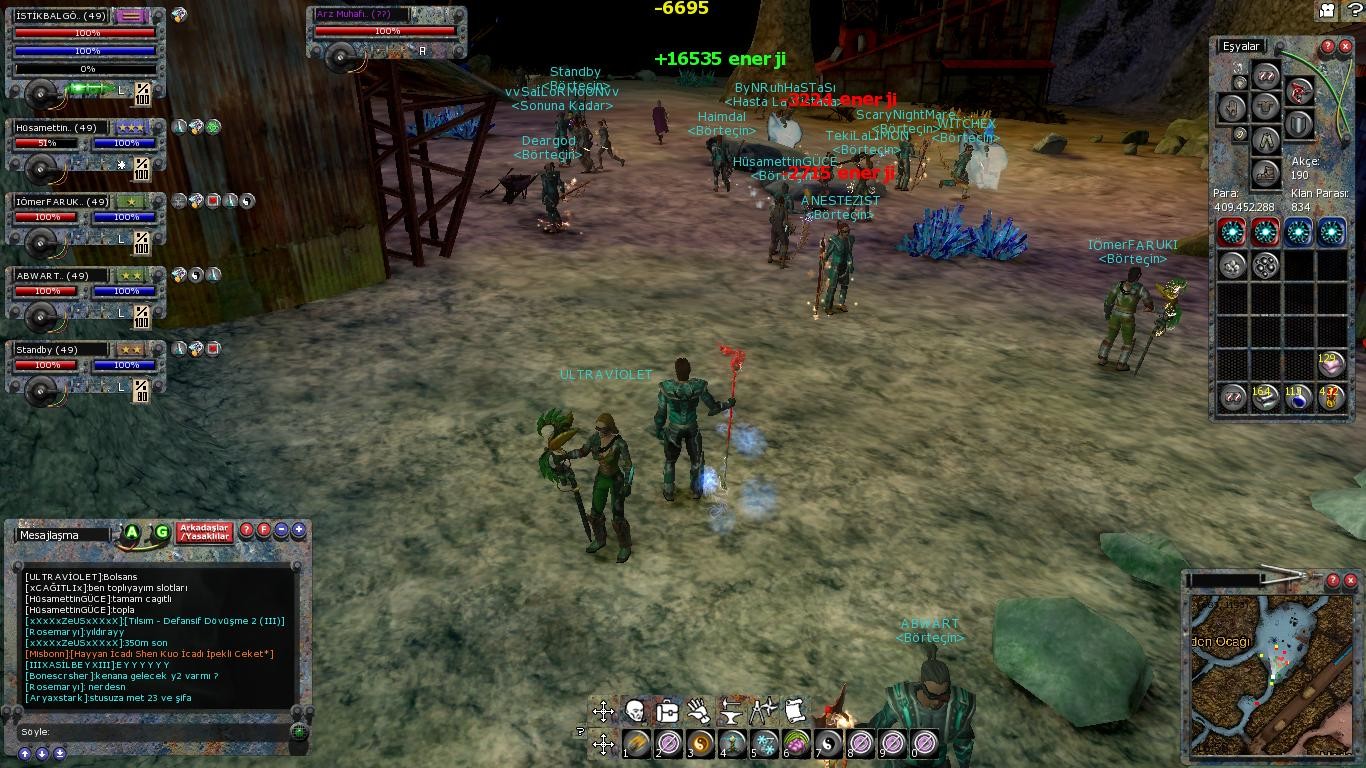Click the green A chat channel button
Image resolution: width=1366 pixels, height=768 pixels.
click(x=132, y=533)
